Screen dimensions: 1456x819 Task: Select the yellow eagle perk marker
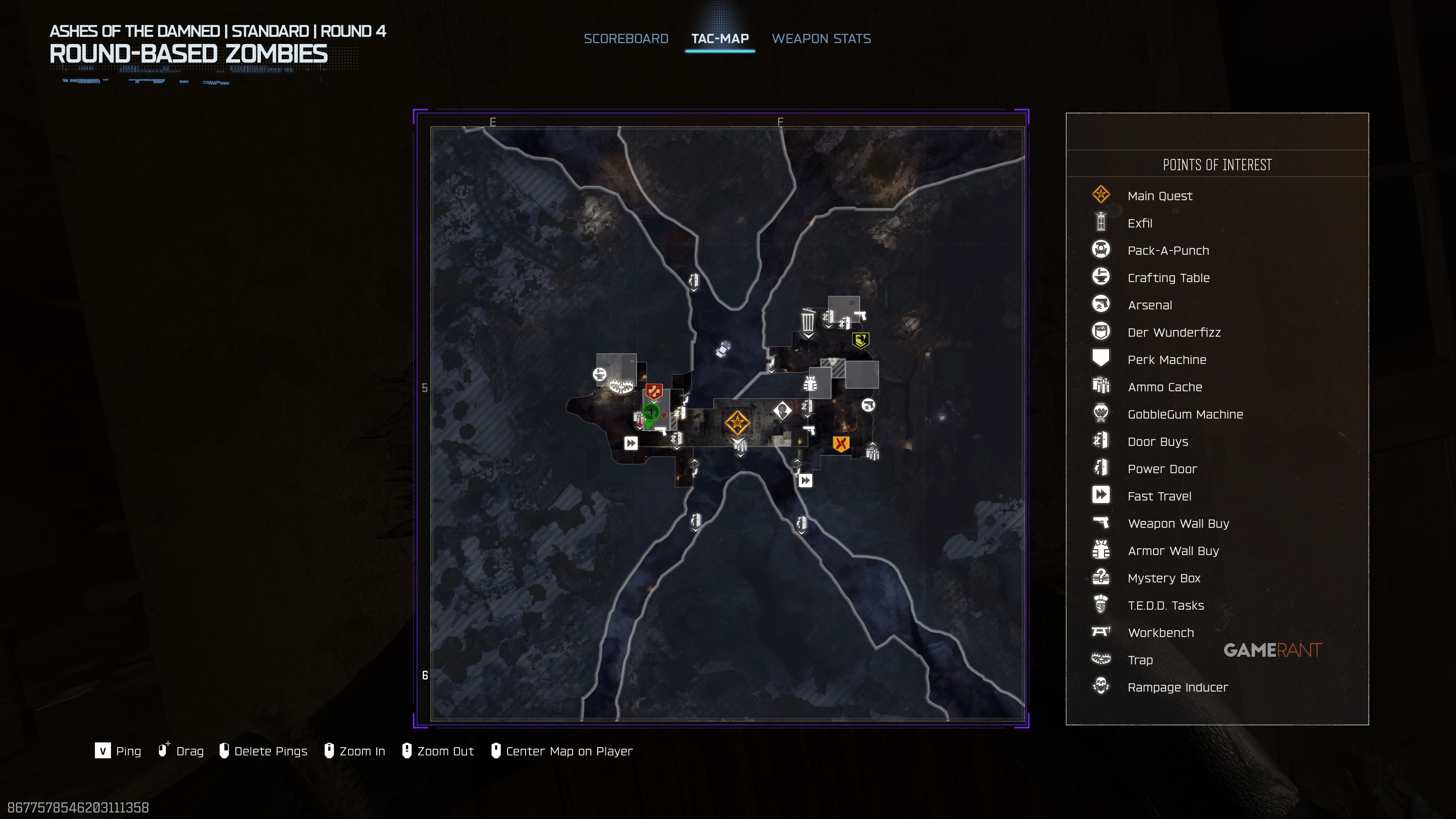(860, 340)
